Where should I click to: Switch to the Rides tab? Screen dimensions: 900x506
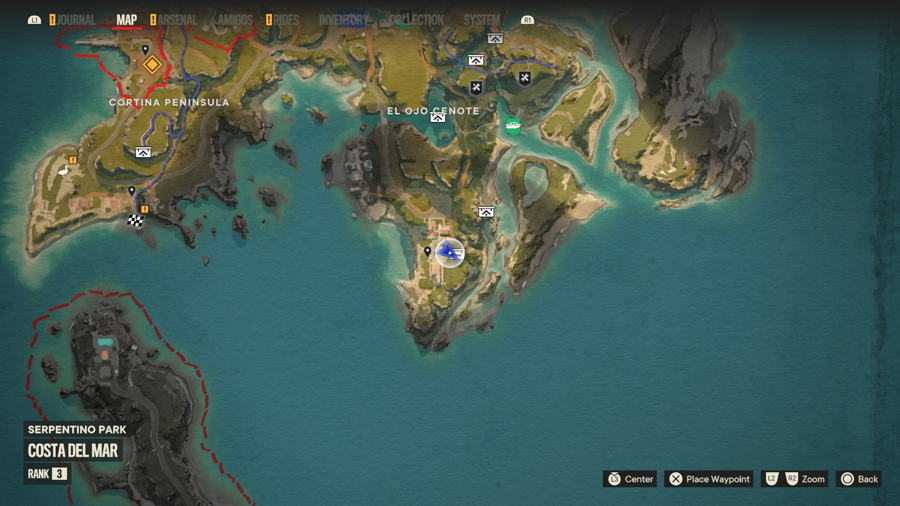(x=286, y=20)
